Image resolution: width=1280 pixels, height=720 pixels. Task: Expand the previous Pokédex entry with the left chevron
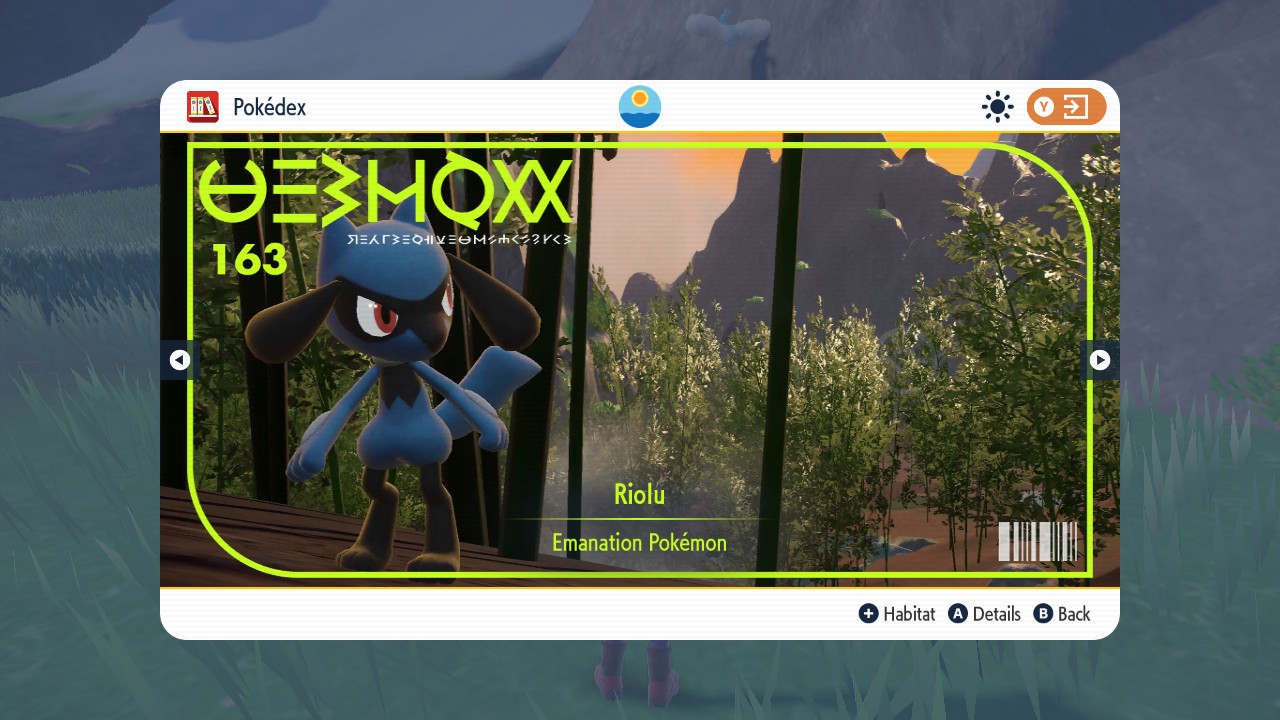(180, 360)
